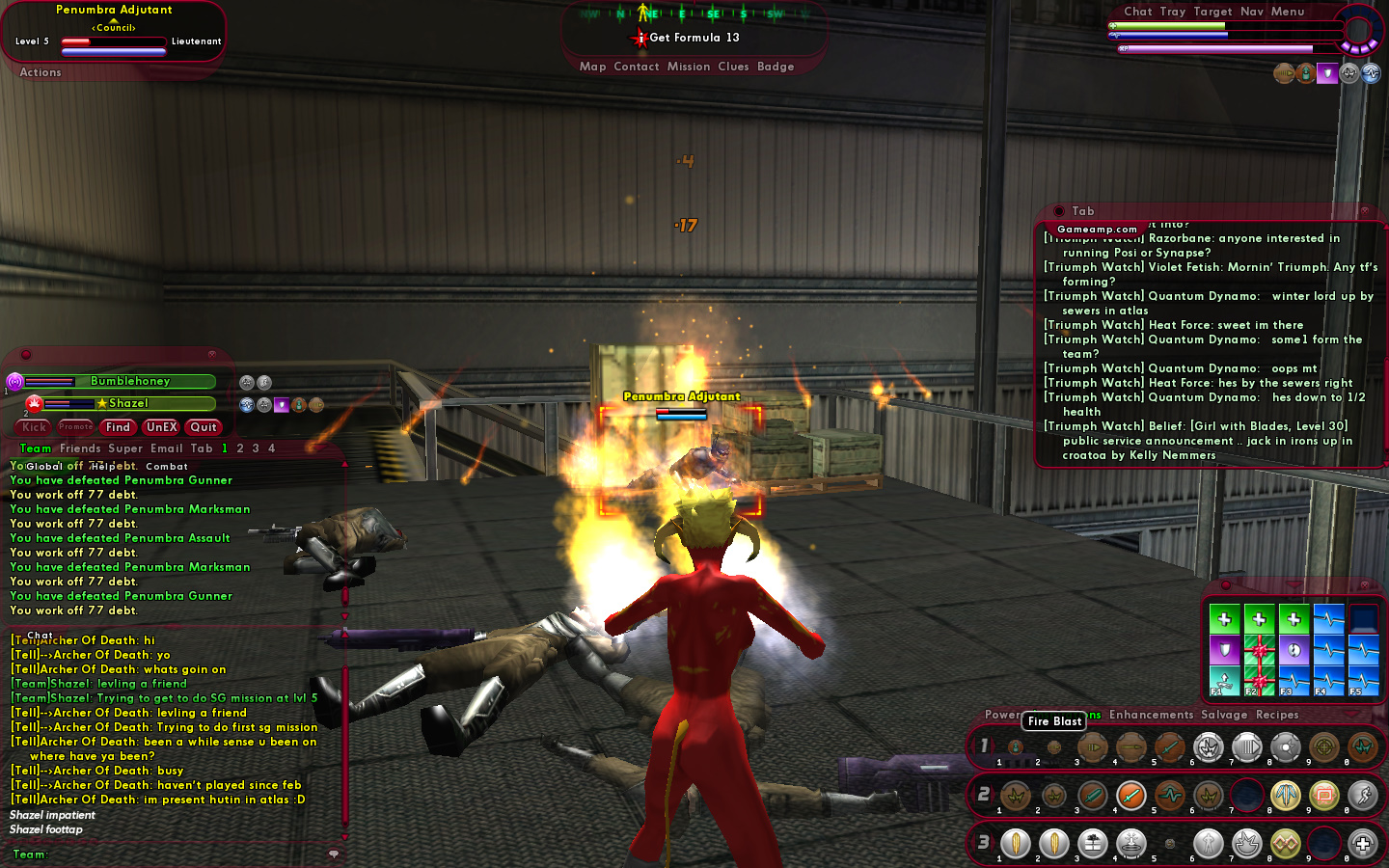The width and height of the screenshot is (1389, 868).
Task: Open Actions for the targeted Penumbra Adjutant
Action: [x=41, y=72]
